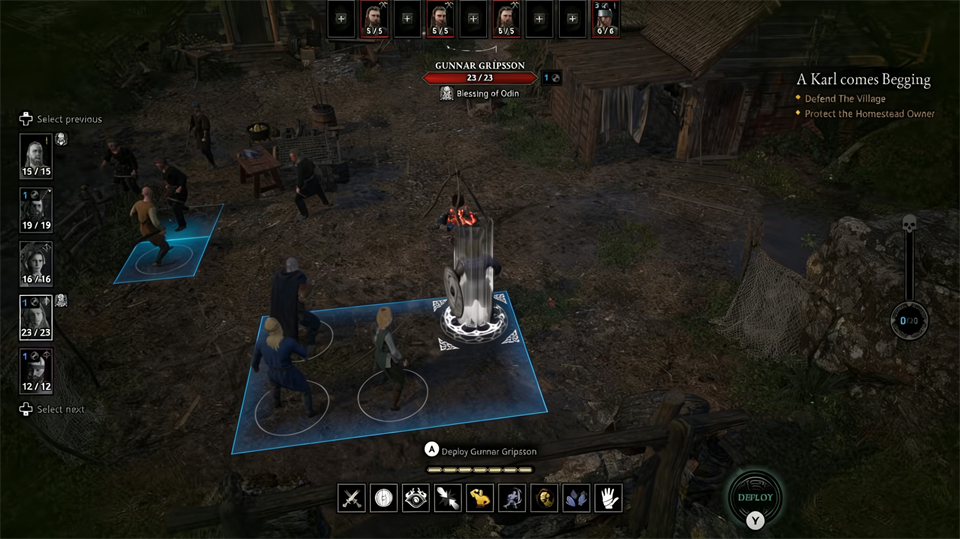Screen dimensions: 960x539
Task: Select the silver axe-swinging warrior ability
Action: (x=512, y=498)
